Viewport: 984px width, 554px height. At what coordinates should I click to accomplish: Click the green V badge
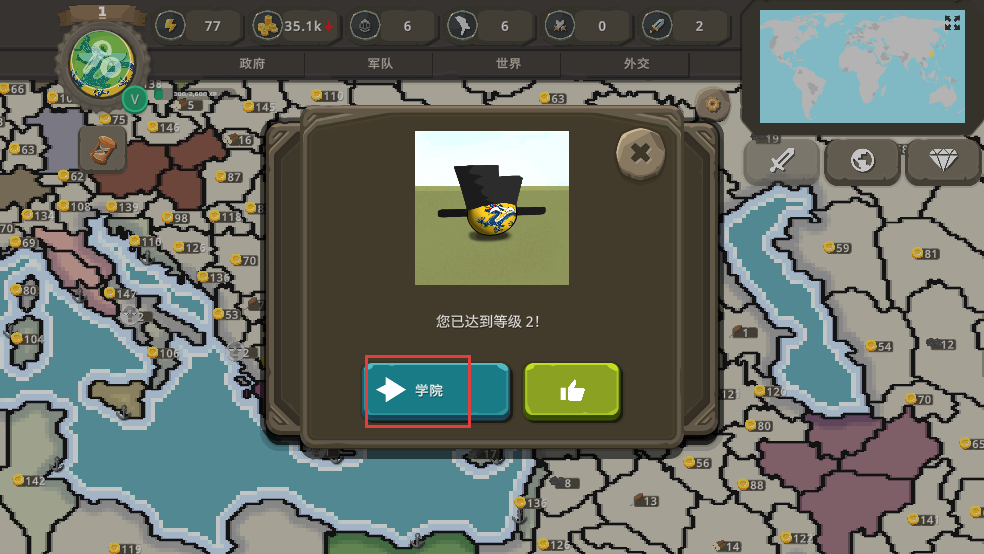[x=135, y=98]
